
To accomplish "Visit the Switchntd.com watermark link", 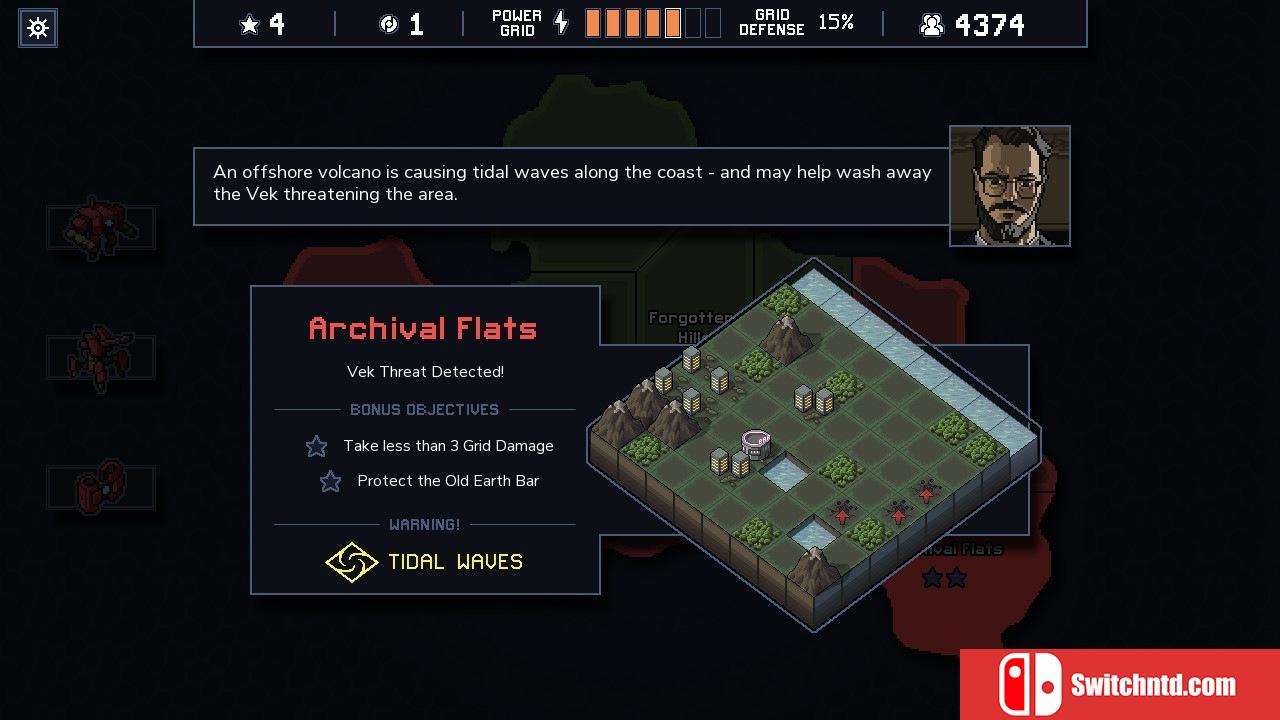I will (x=1119, y=685).
